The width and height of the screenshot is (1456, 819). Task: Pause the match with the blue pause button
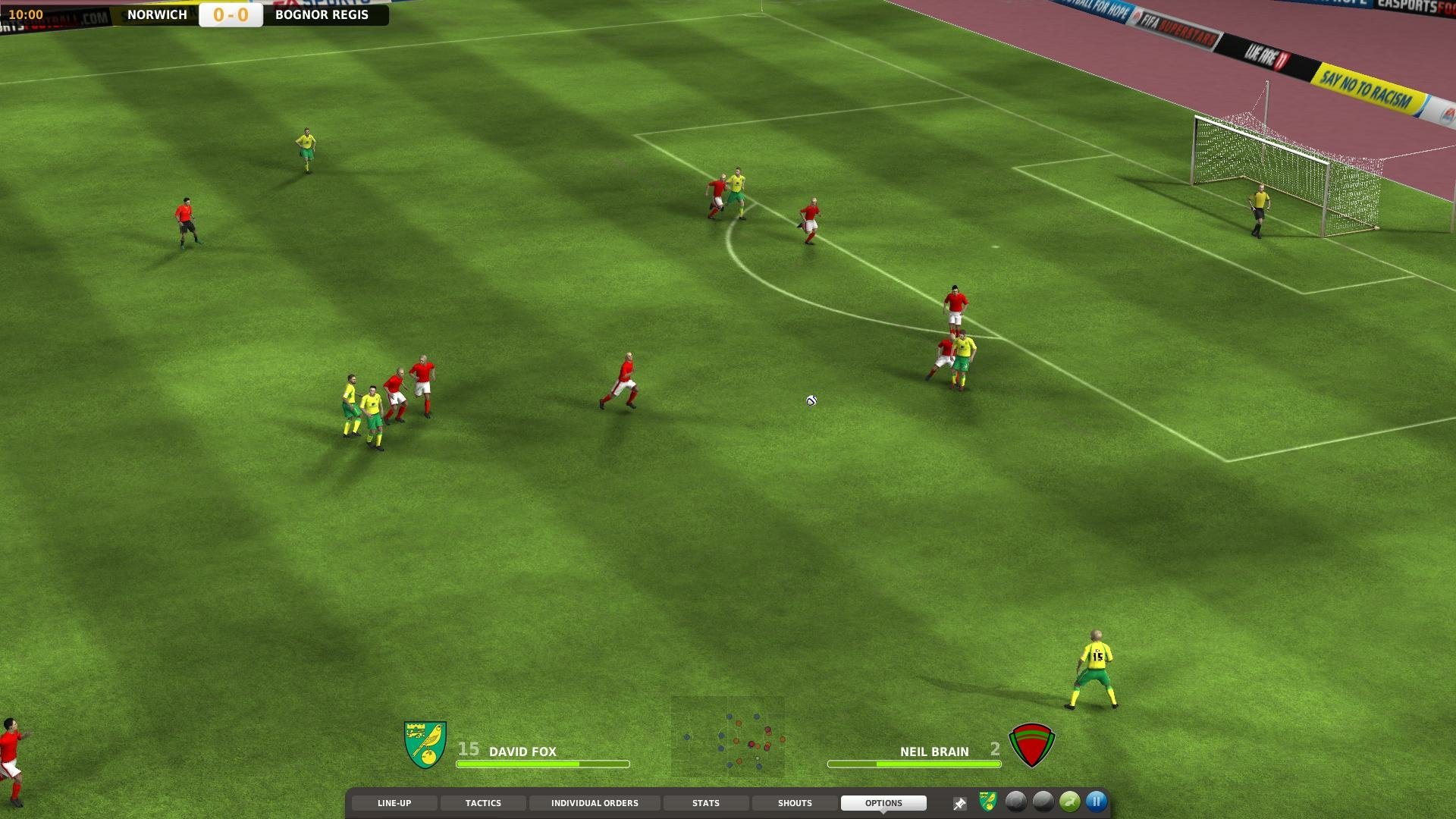click(1095, 802)
